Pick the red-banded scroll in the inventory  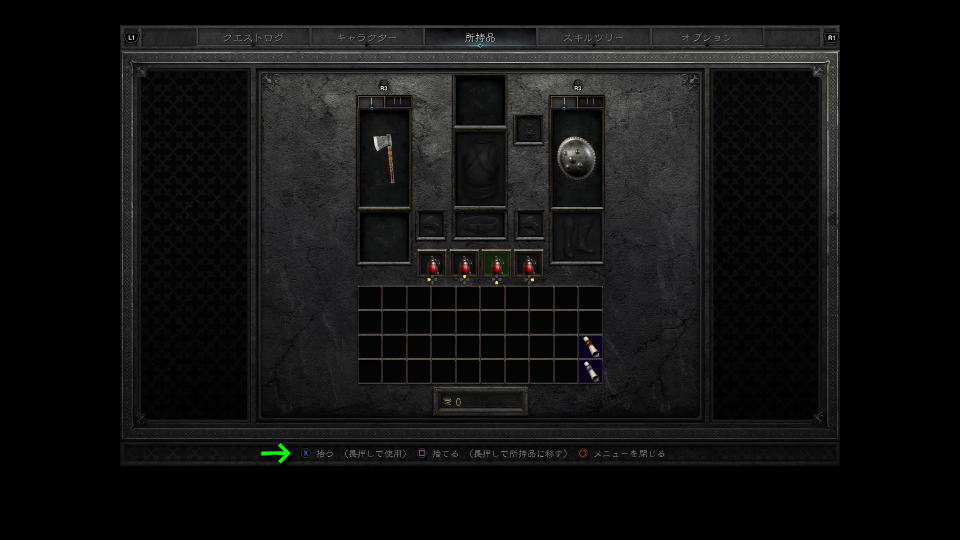pos(591,347)
